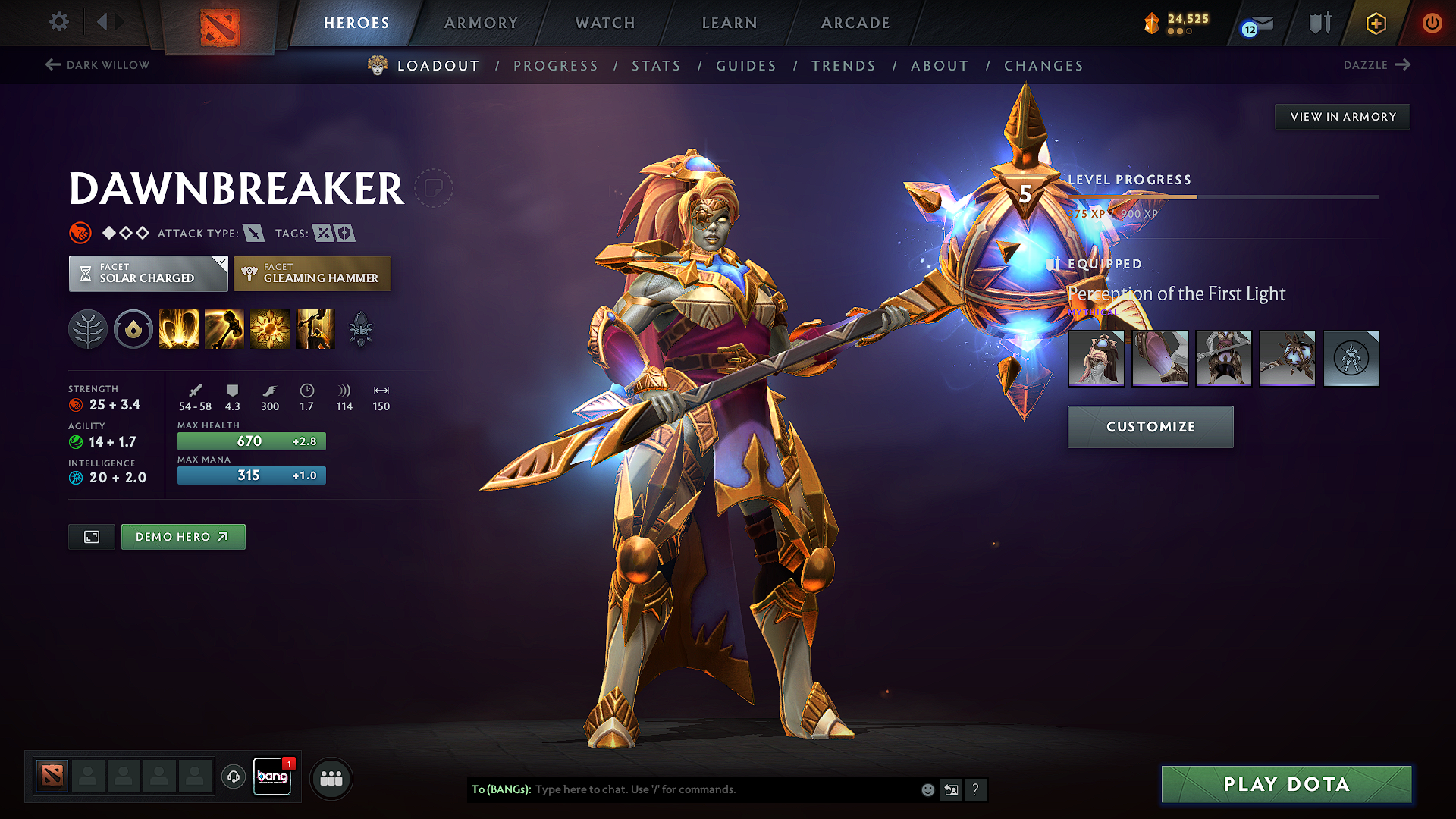This screenshot has width=1456, height=819.
Task: Open the Solar Guardian ability icon
Action: 315,329
